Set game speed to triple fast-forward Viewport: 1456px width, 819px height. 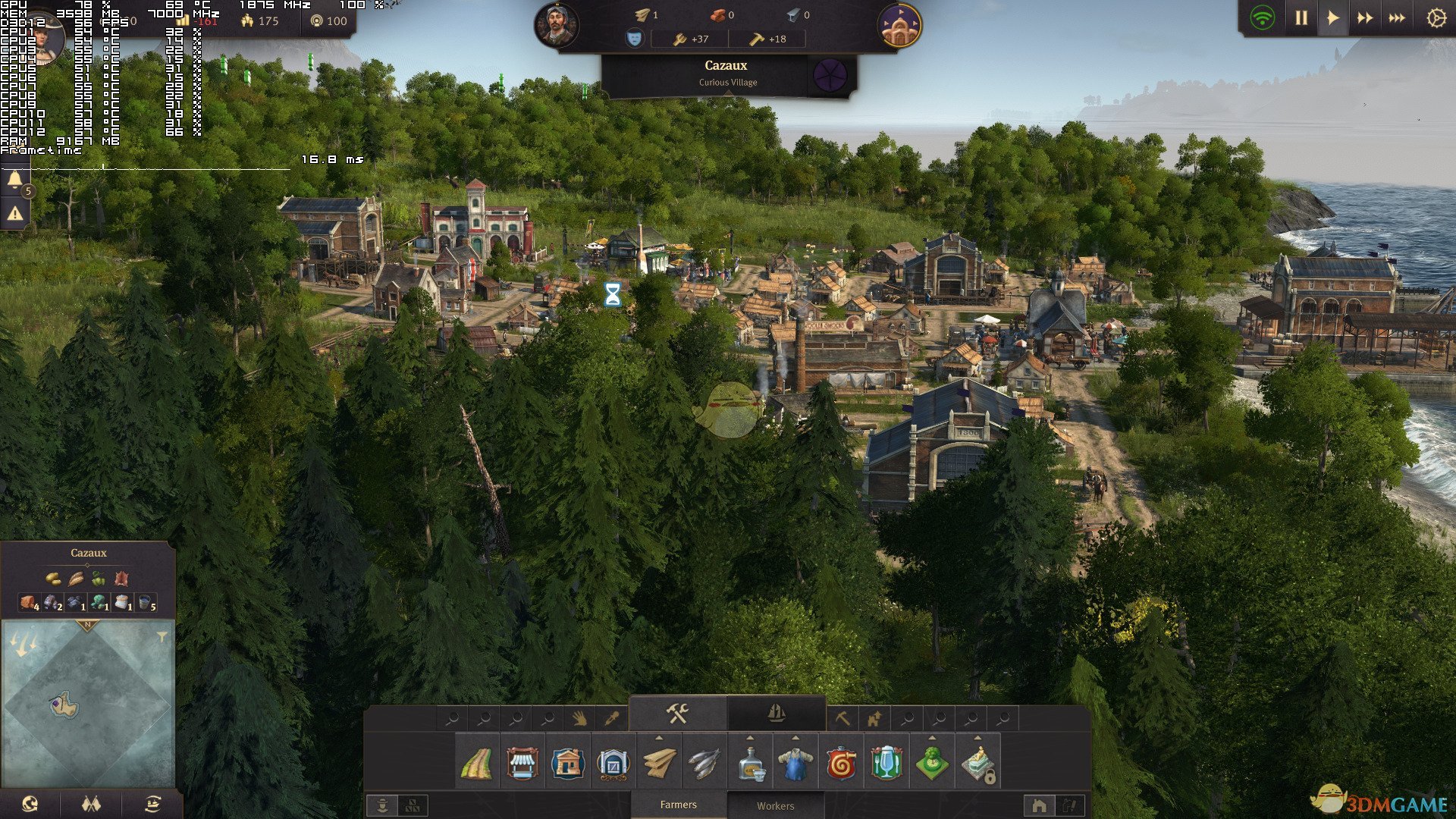pyautogui.click(x=1397, y=18)
